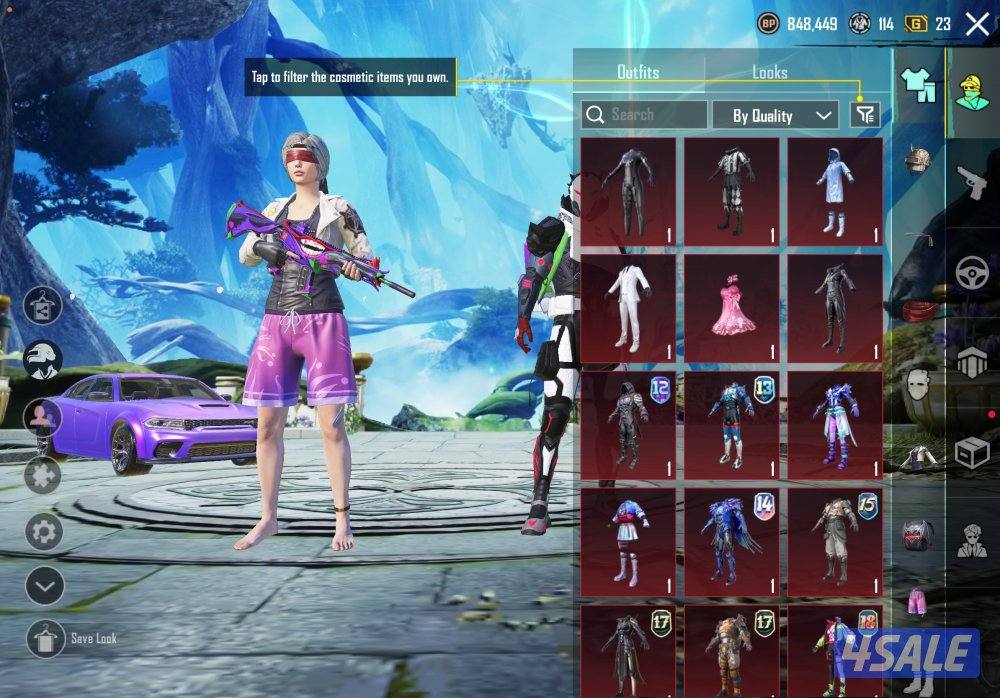The height and width of the screenshot is (698, 1000).
Task: Pick the outfit with the 13 badge
Action: (731, 423)
